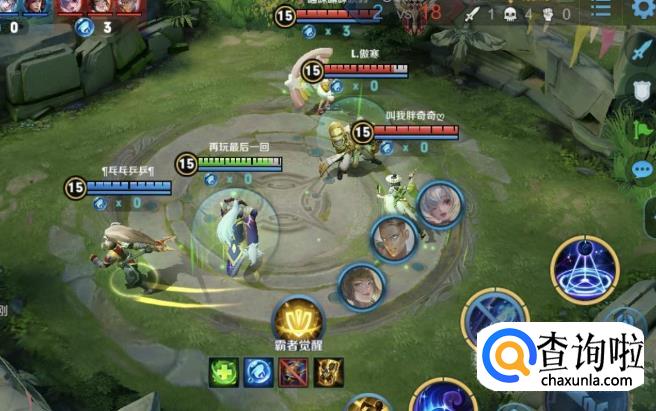This screenshot has height=411, width=656.
Task: Use the golden armor item icon
Action: (x=328, y=372)
